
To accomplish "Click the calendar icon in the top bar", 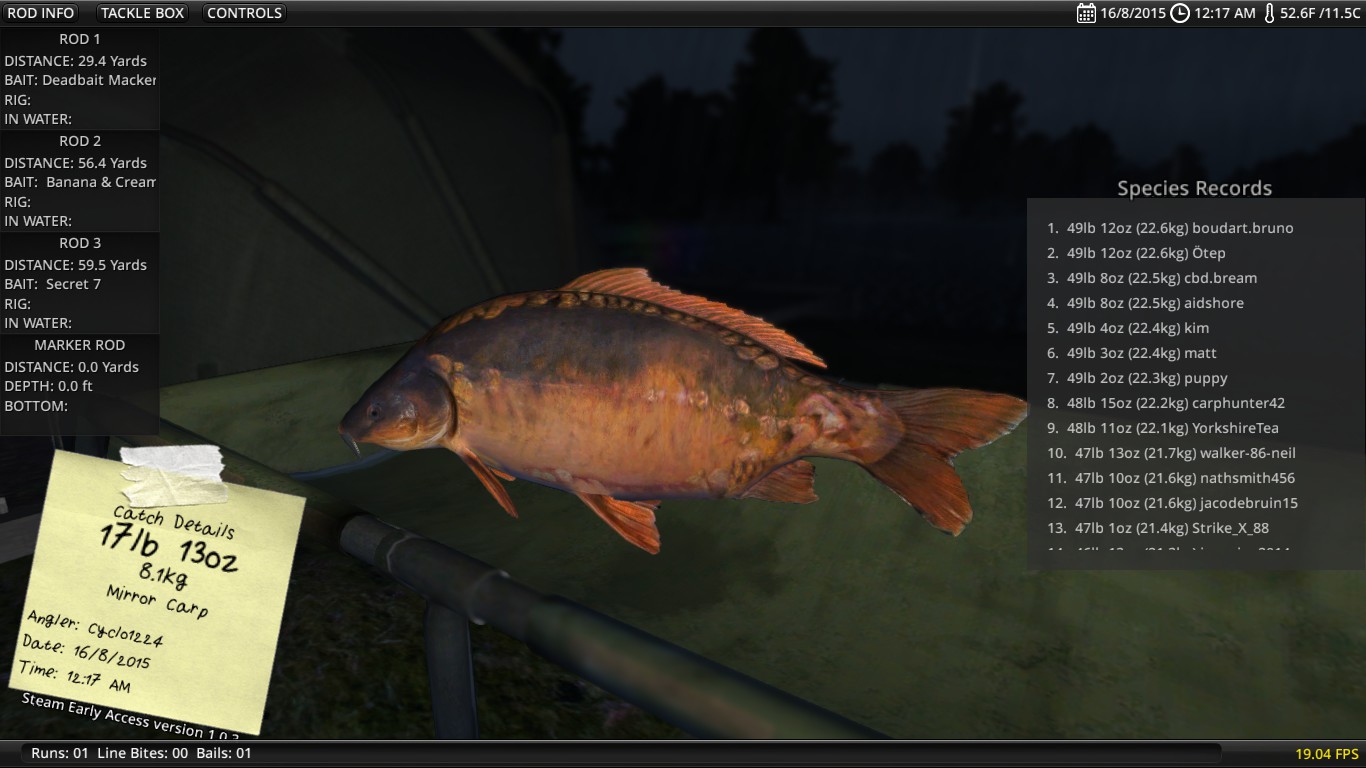I will tap(1086, 13).
